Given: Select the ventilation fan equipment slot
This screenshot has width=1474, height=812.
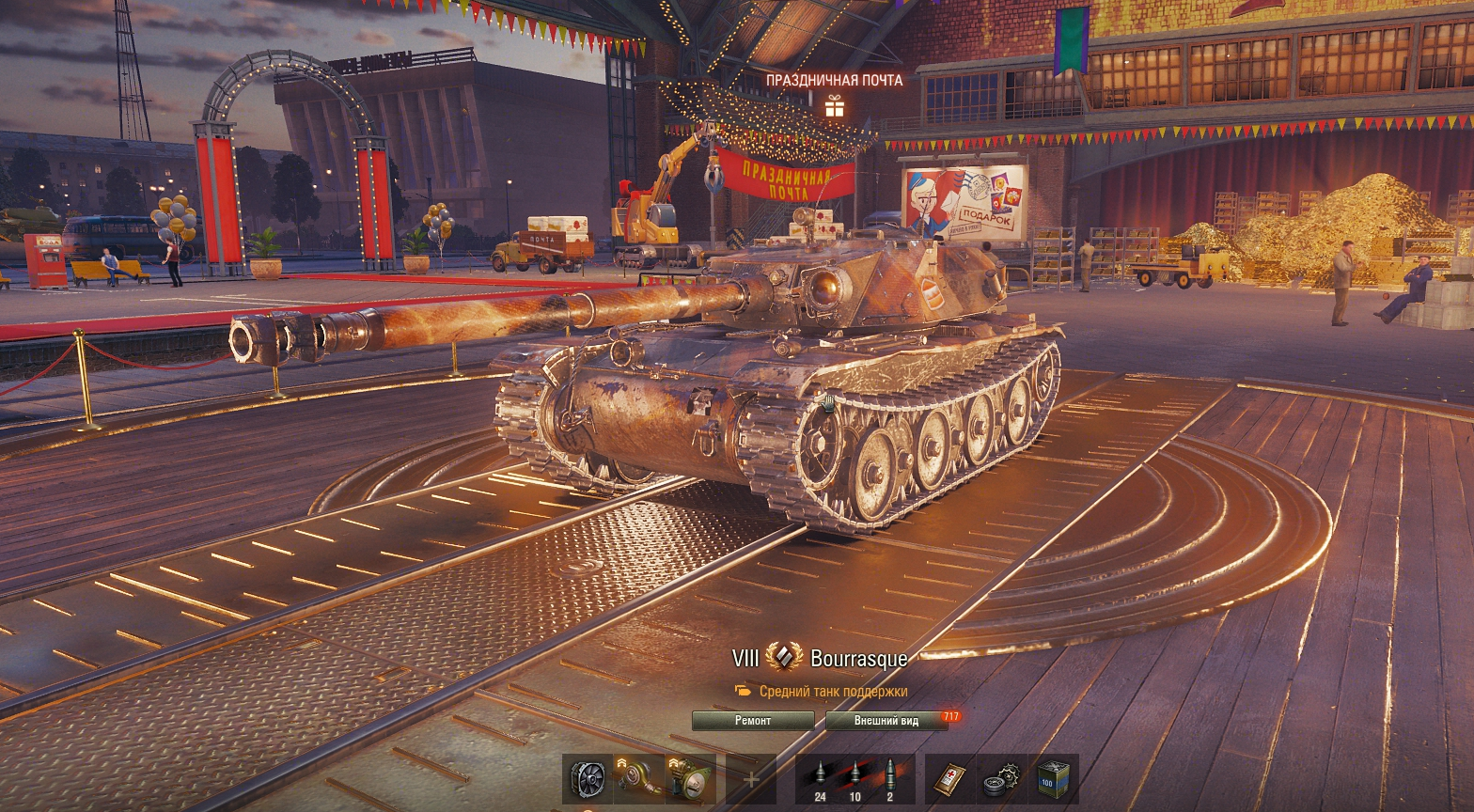Looking at the screenshot, I should (588, 779).
